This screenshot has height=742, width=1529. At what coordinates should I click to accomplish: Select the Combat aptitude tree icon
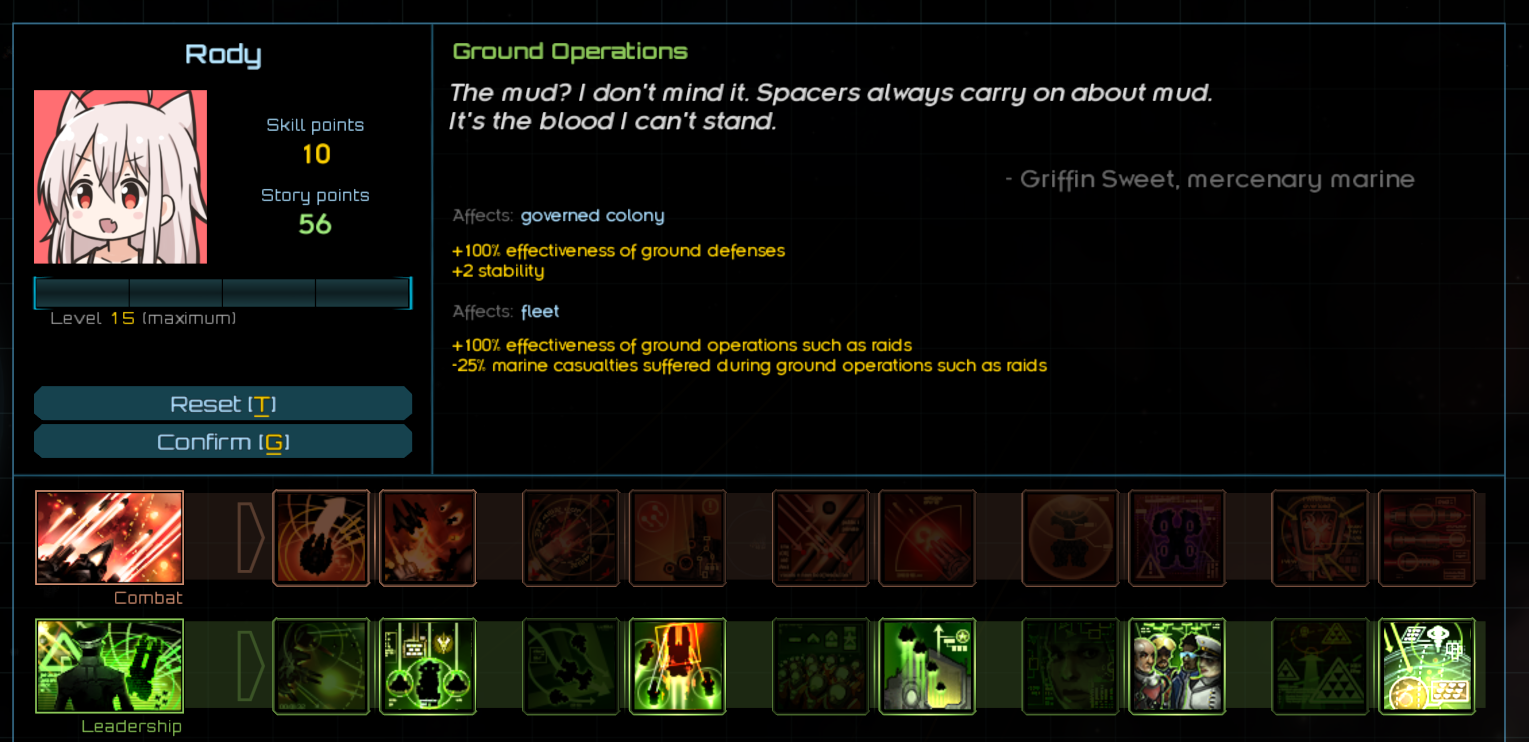point(109,538)
